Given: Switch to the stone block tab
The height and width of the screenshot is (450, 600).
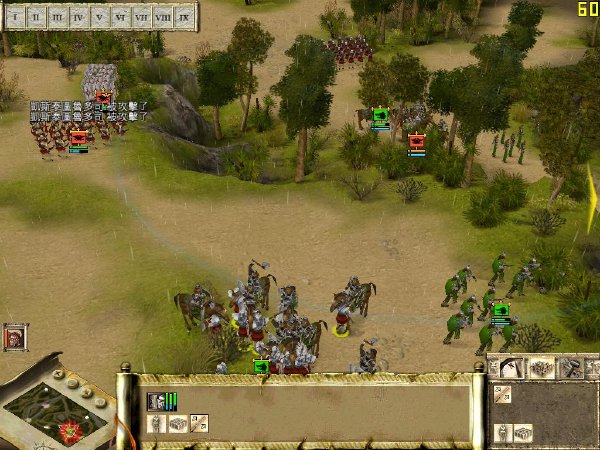Looking at the screenshot, I should tap(541, 368).
